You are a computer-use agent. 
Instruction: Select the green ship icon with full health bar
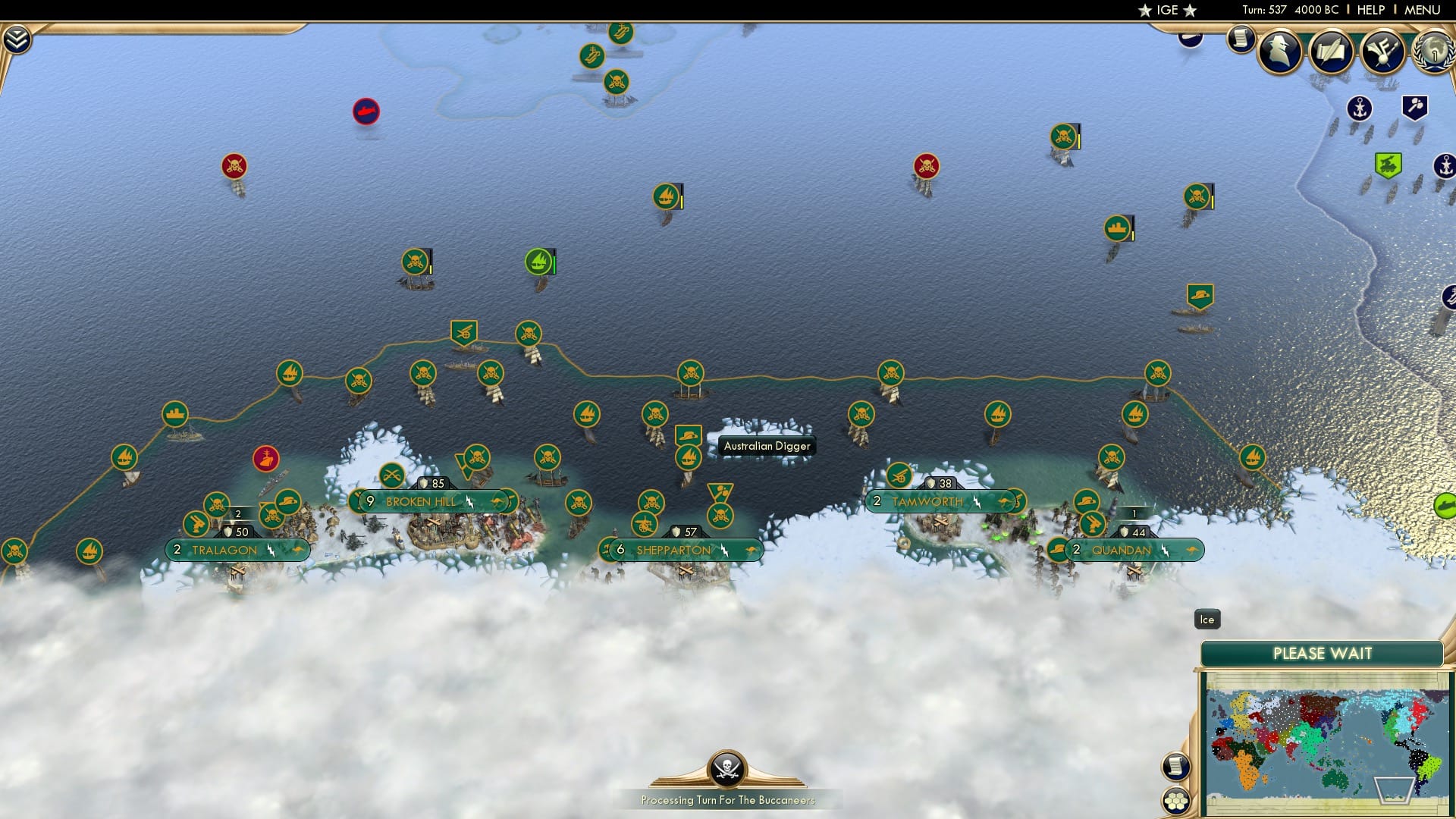538,262
